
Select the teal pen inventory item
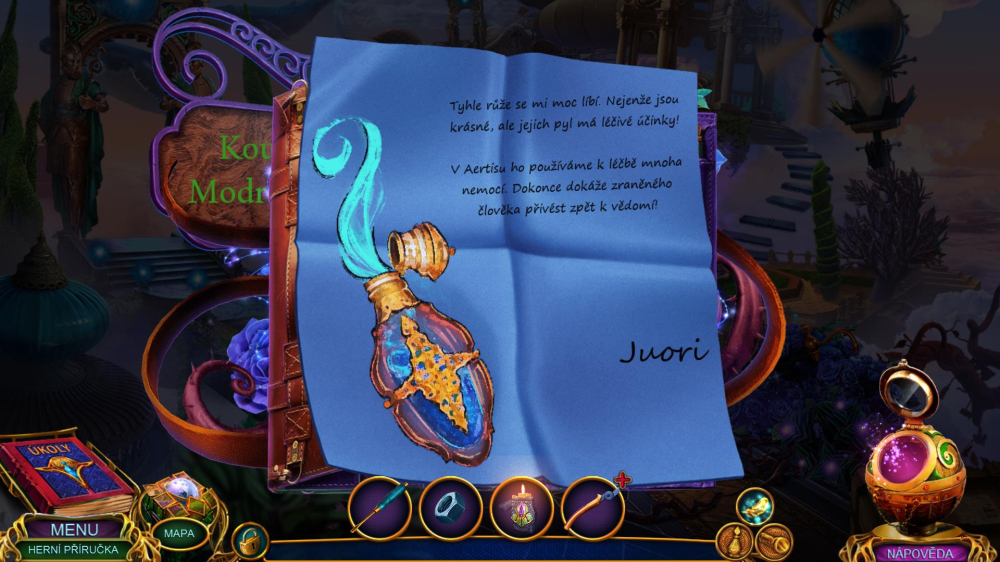(x=379, y=508)
